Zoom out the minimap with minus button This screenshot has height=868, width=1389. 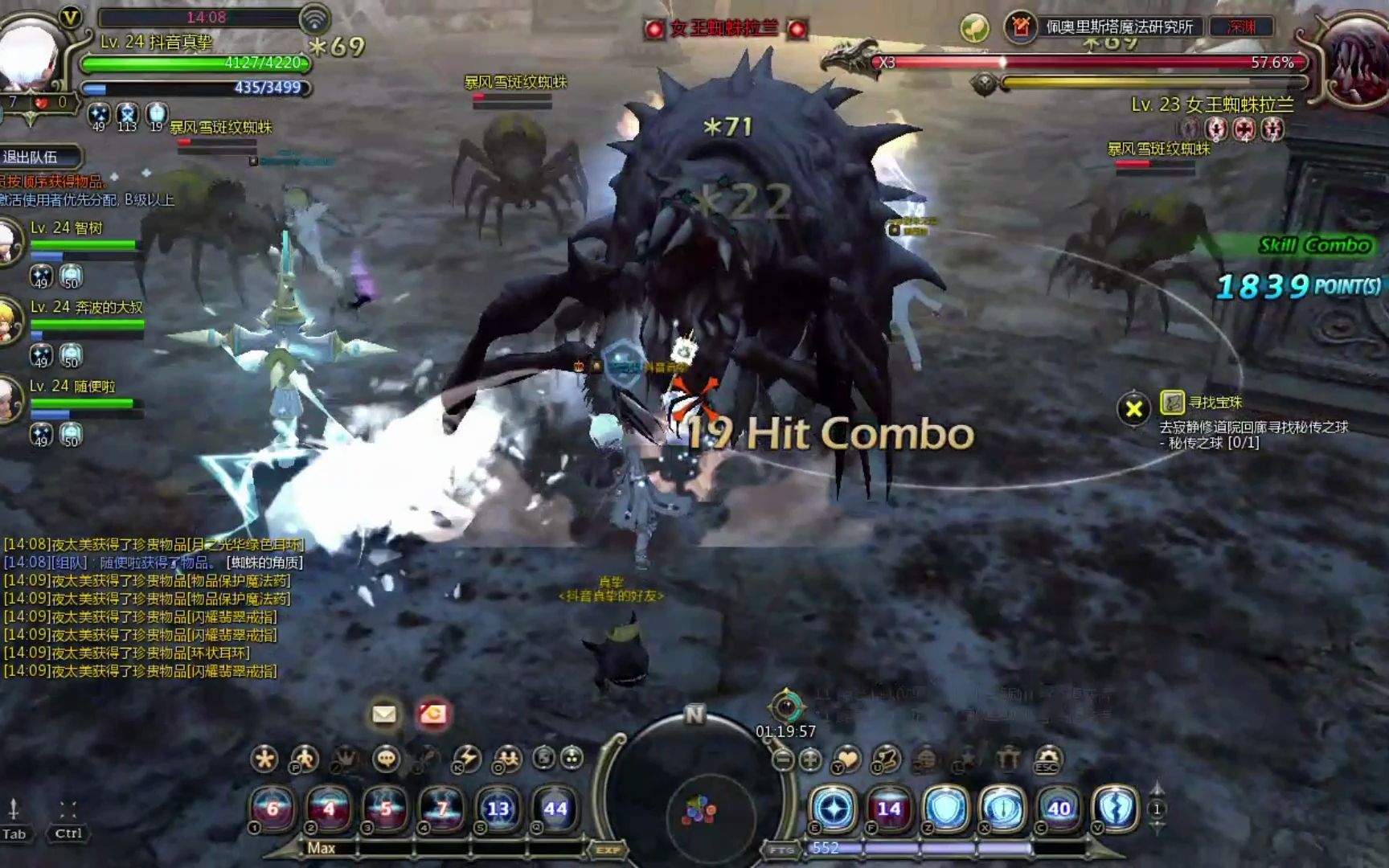click(784, 759)
